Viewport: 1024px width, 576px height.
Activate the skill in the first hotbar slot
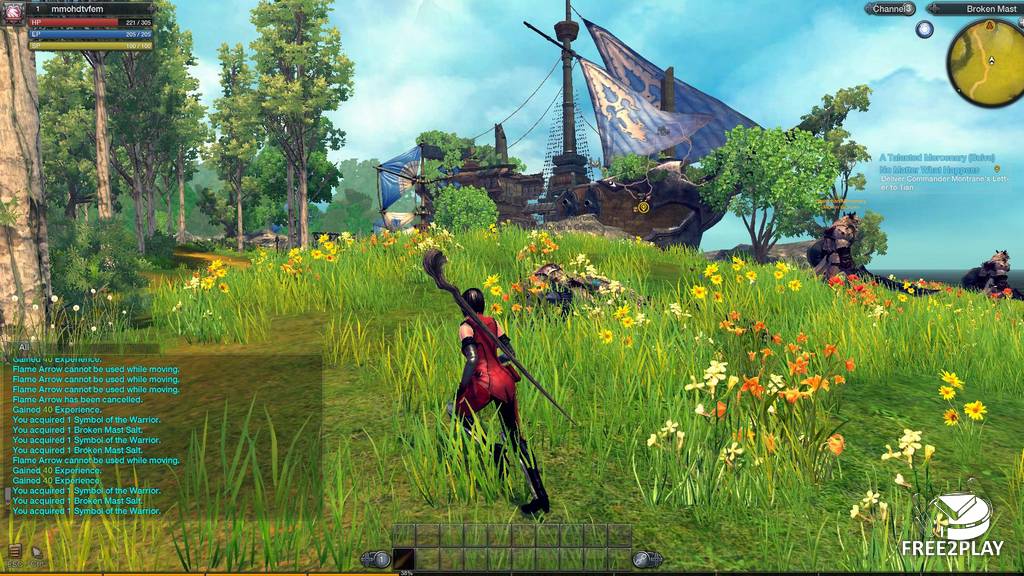(x=404, y=559)
